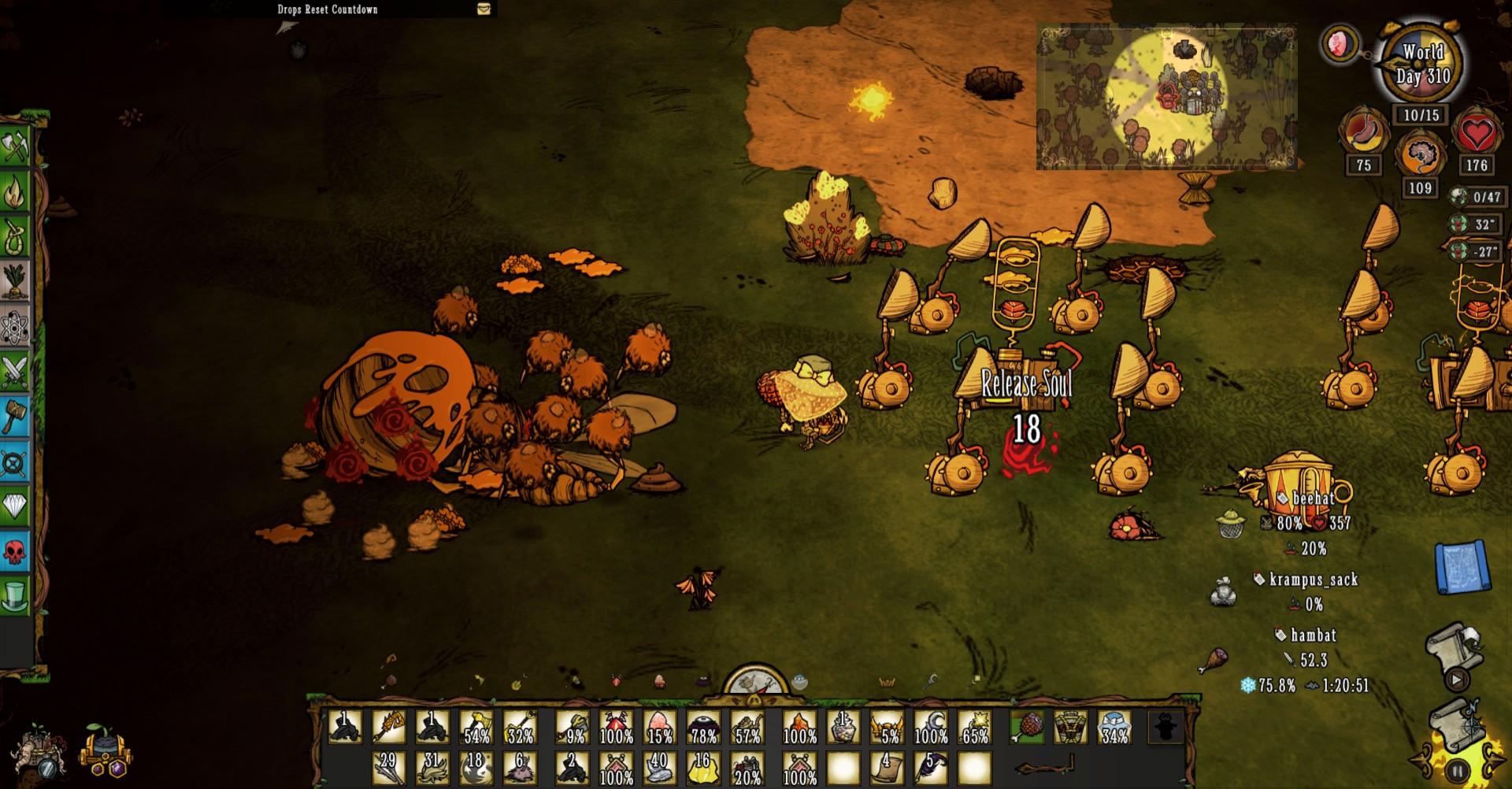This screenshot has width=1512, height=789.
Task: Choose the Structures tab with hammer icon
Action: click(x=15, y=416)
